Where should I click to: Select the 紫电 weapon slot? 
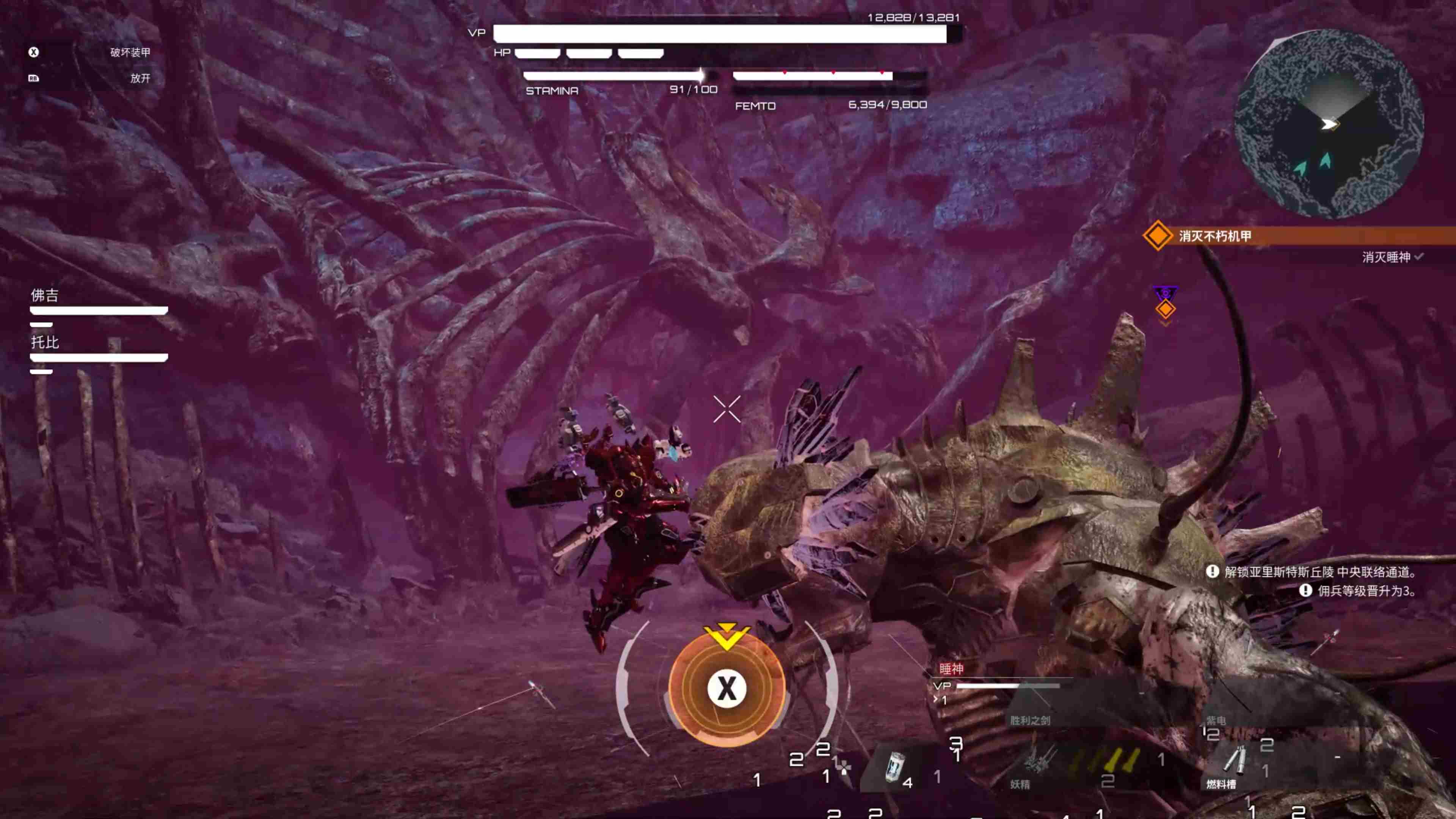(1216, 720)
